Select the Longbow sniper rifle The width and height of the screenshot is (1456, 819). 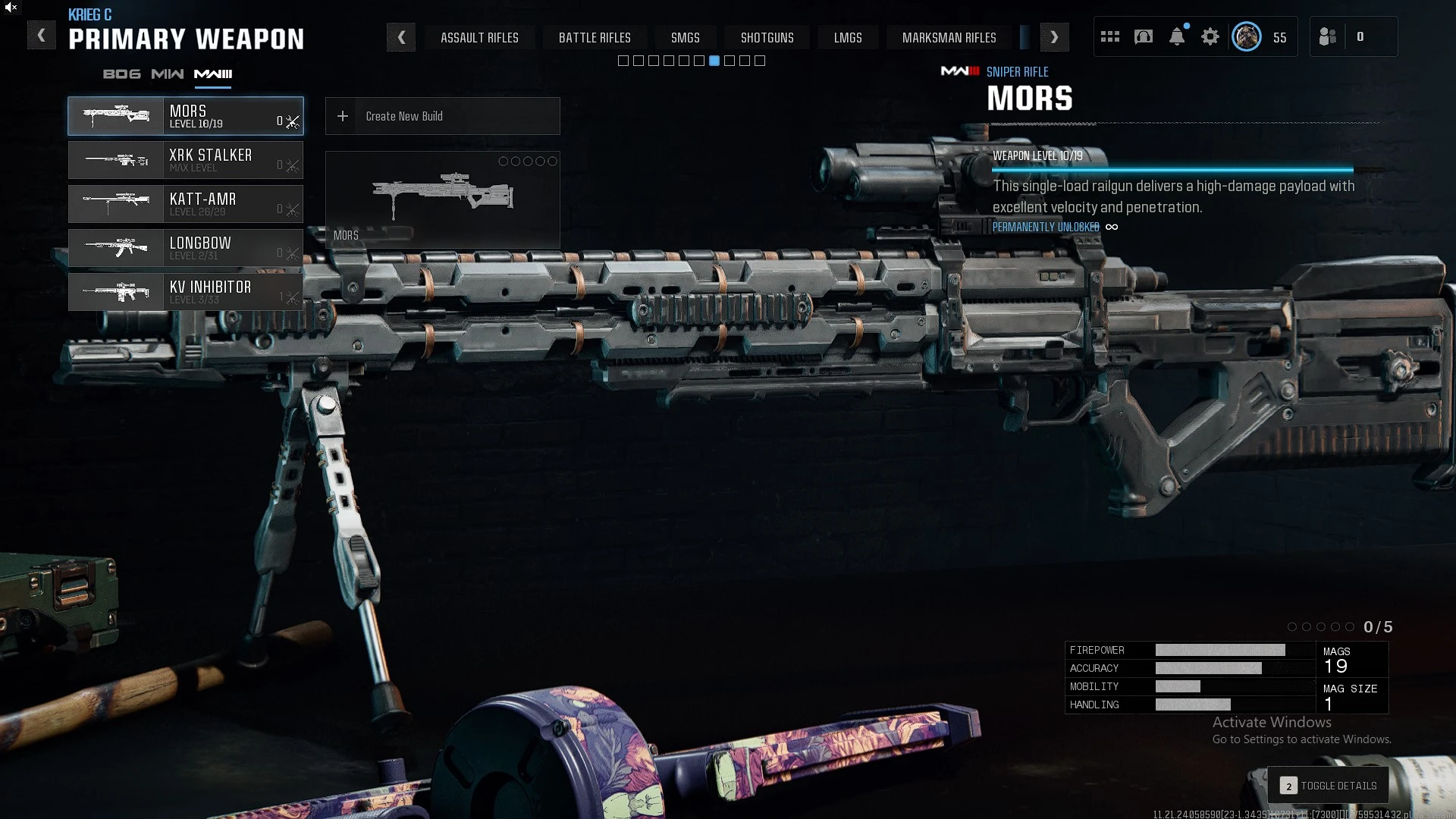(x=186, y=248)
